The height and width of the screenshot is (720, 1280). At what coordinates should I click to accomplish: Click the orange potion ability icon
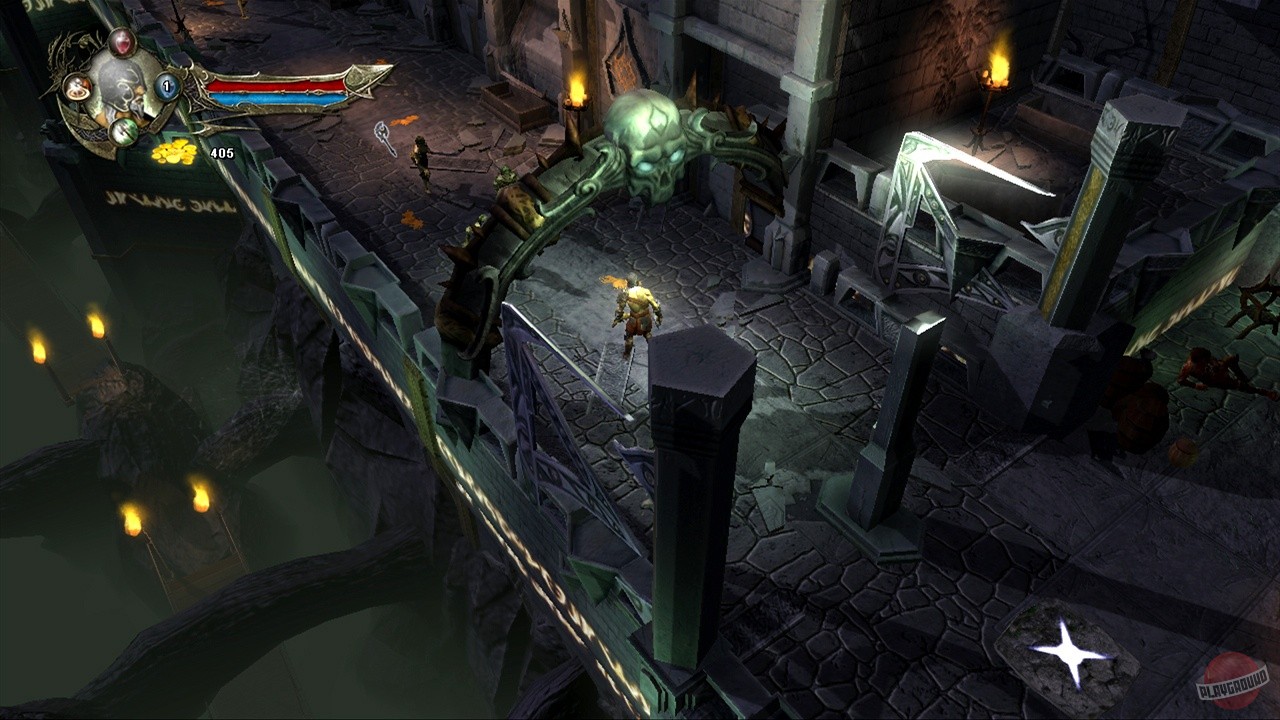tap(76, 87)
